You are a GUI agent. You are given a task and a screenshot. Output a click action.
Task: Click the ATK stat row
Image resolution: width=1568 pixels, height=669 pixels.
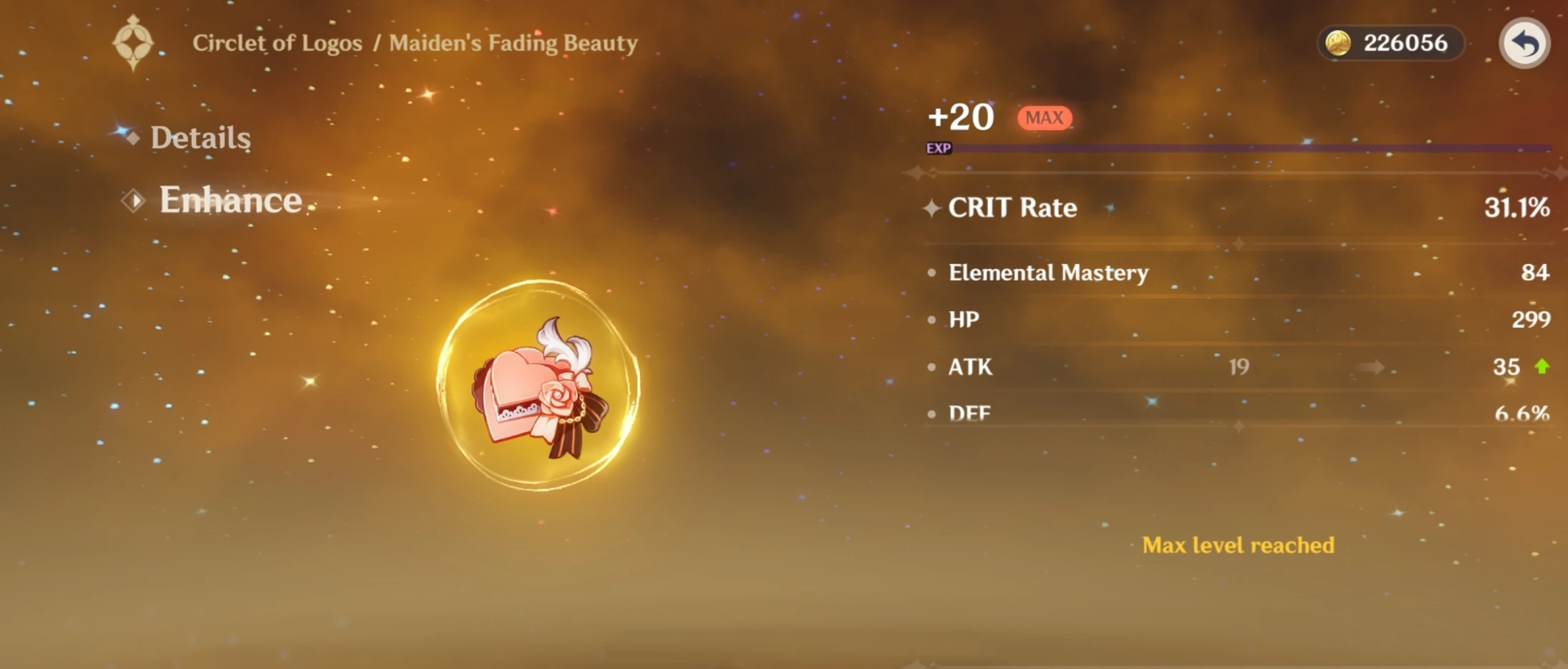(969, 367)
